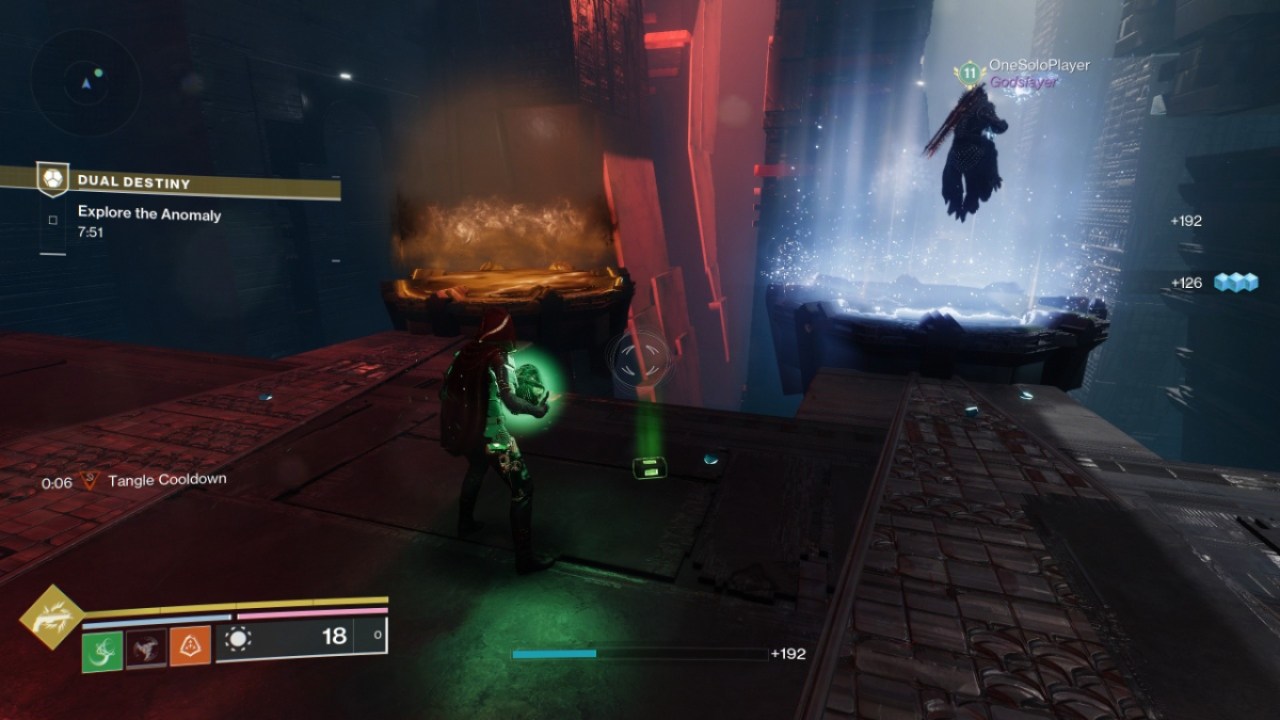Select the equipped weapon ammo icon

pyautogui.click(x=238, y=637)
